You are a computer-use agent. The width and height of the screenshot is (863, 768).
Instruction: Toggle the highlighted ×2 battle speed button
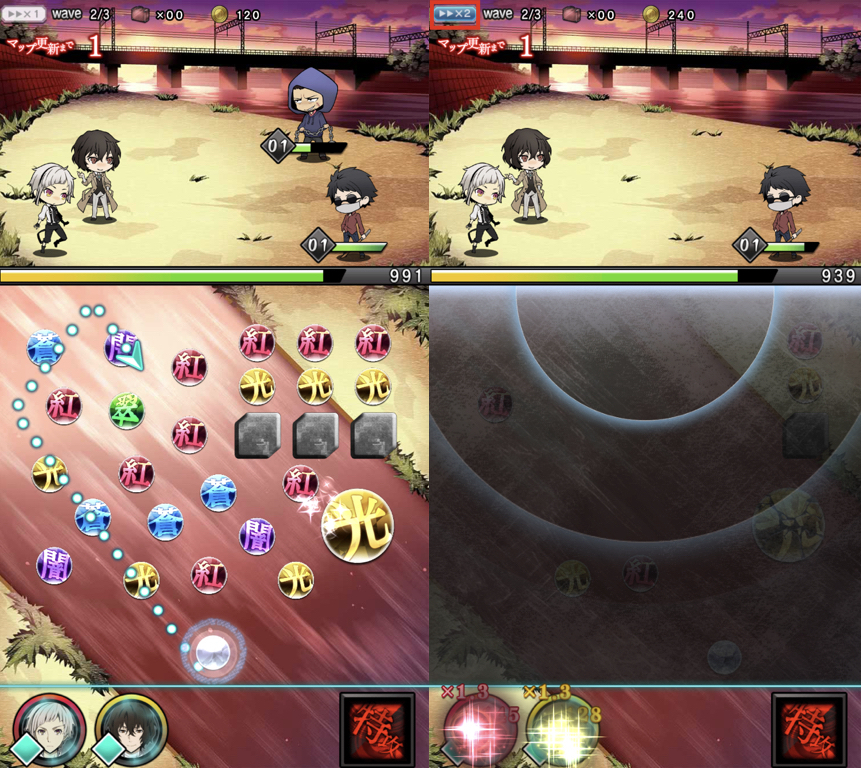tap(454, 14)
